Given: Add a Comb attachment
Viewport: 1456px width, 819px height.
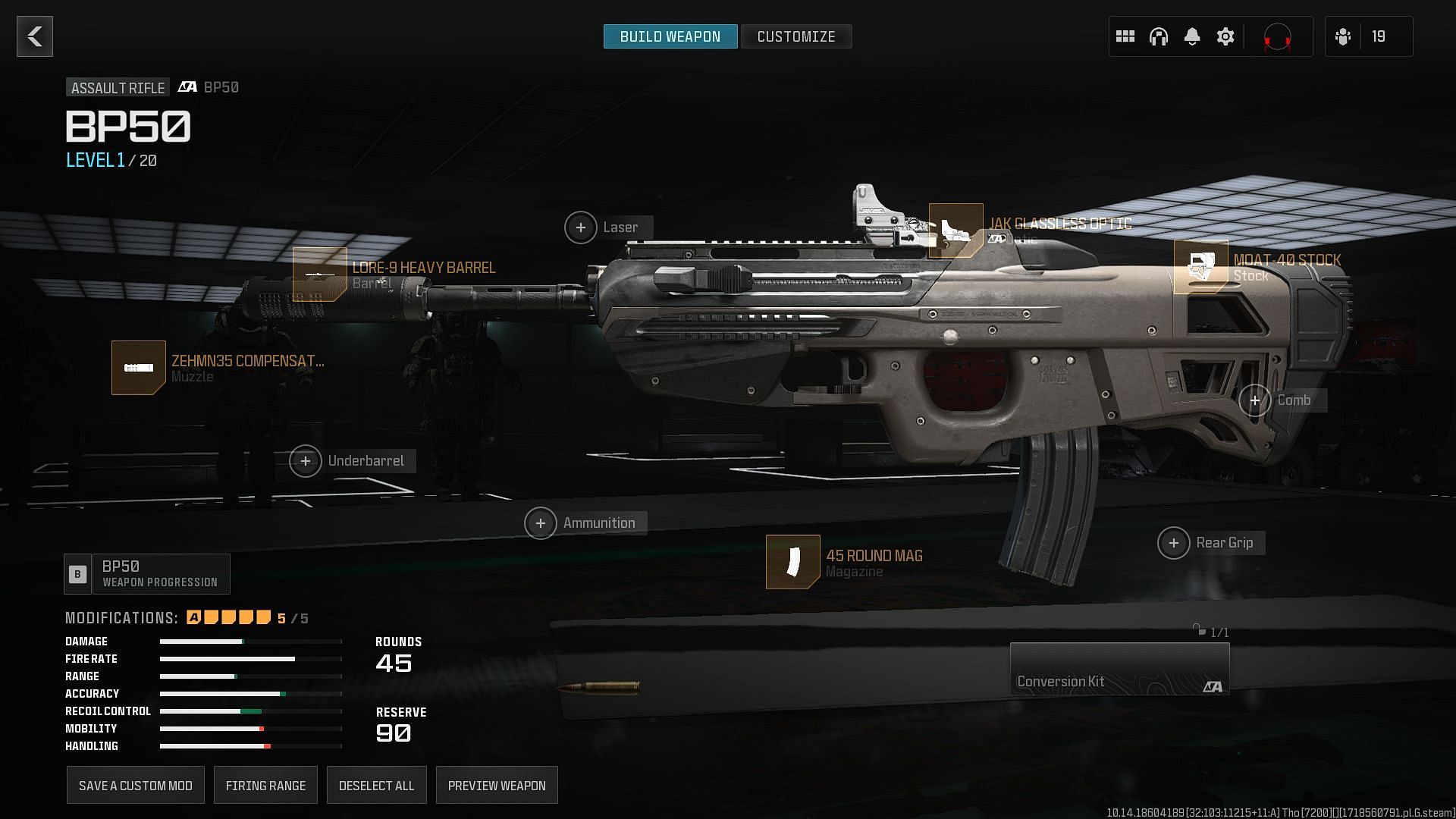Looking at the screenshot, I should click(x=1255, y=400).
